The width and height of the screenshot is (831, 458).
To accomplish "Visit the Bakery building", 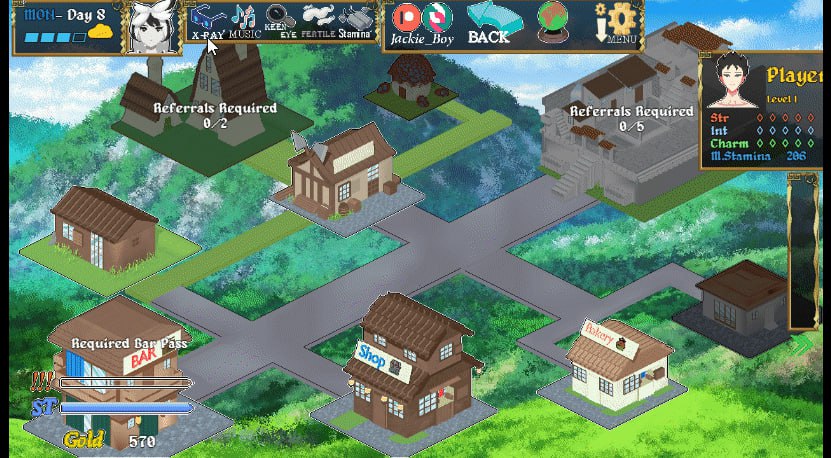I will coord(616,365).
